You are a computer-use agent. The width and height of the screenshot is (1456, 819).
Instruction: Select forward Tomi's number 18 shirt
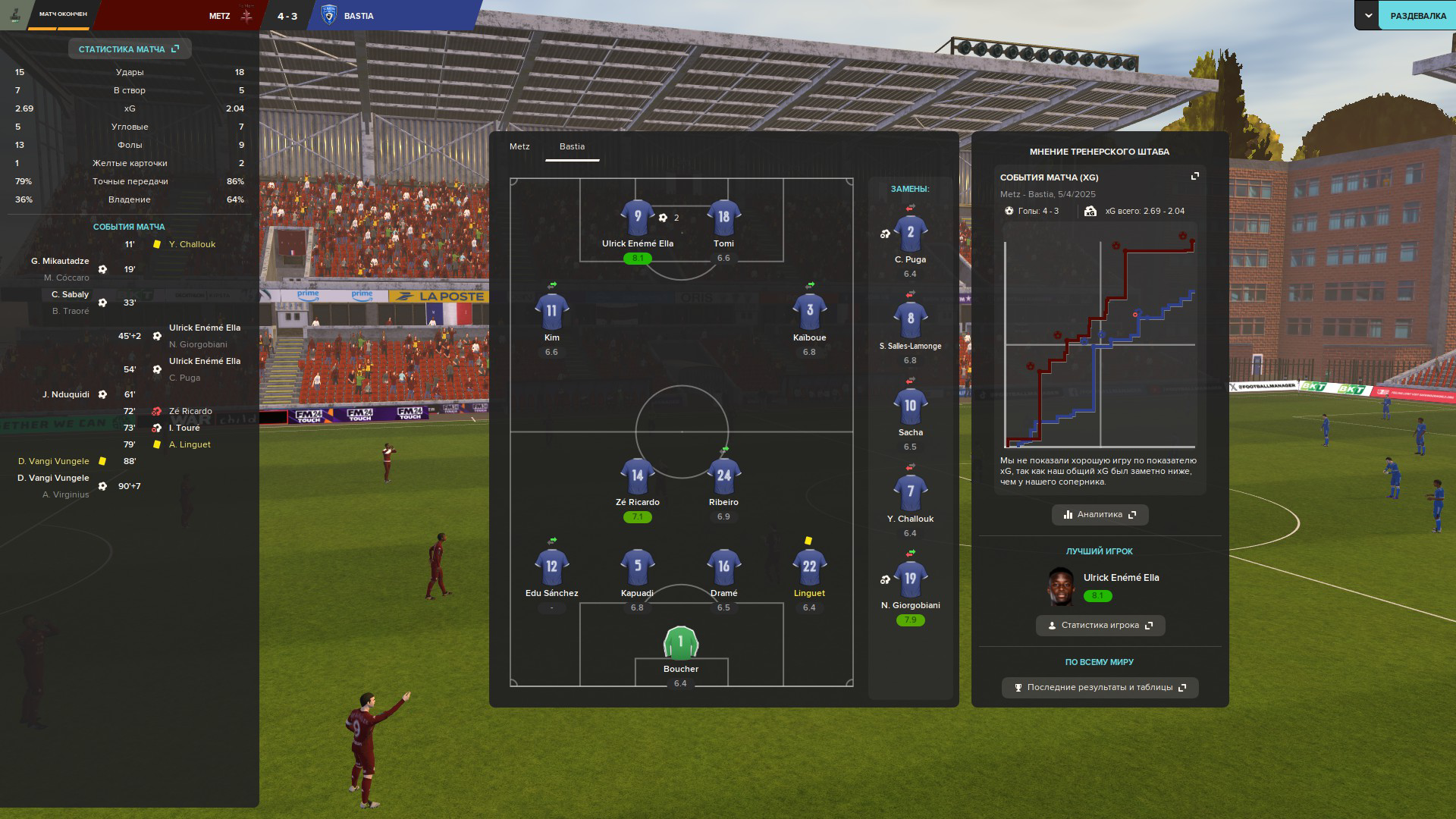click(723, 218)
